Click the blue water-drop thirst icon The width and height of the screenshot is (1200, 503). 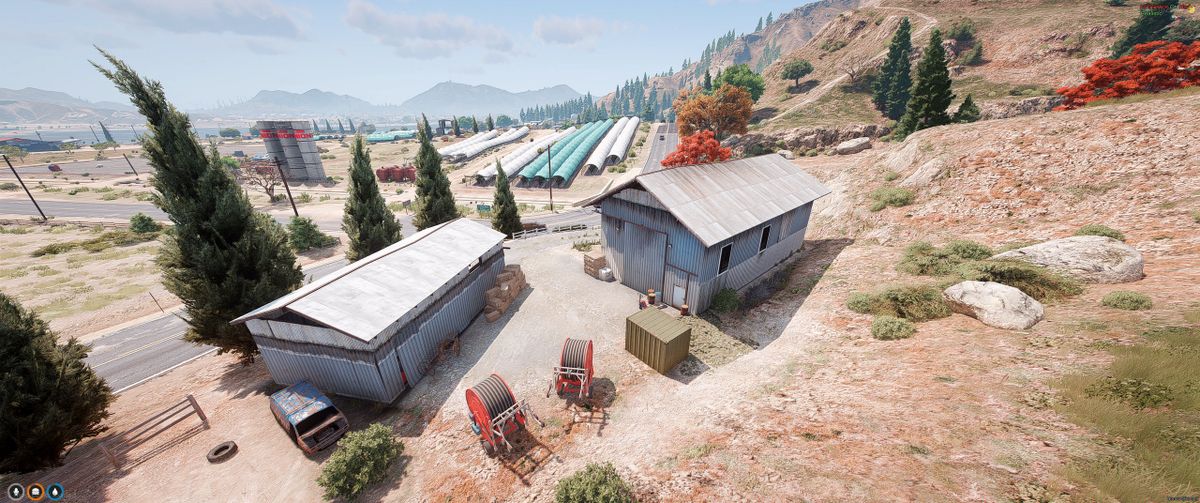[54, 491]
